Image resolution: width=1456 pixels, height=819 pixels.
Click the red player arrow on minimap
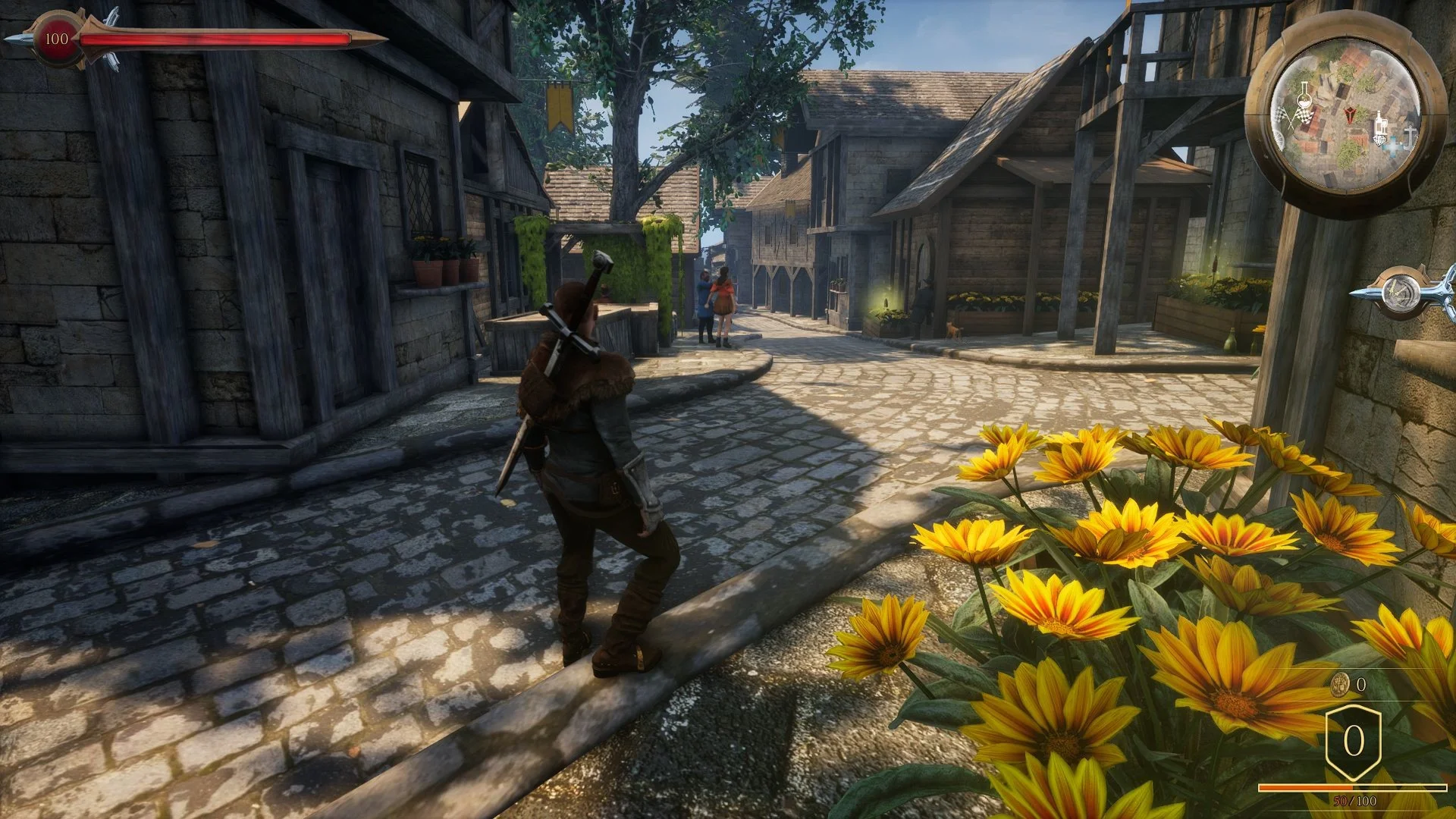click(1350, 115)
